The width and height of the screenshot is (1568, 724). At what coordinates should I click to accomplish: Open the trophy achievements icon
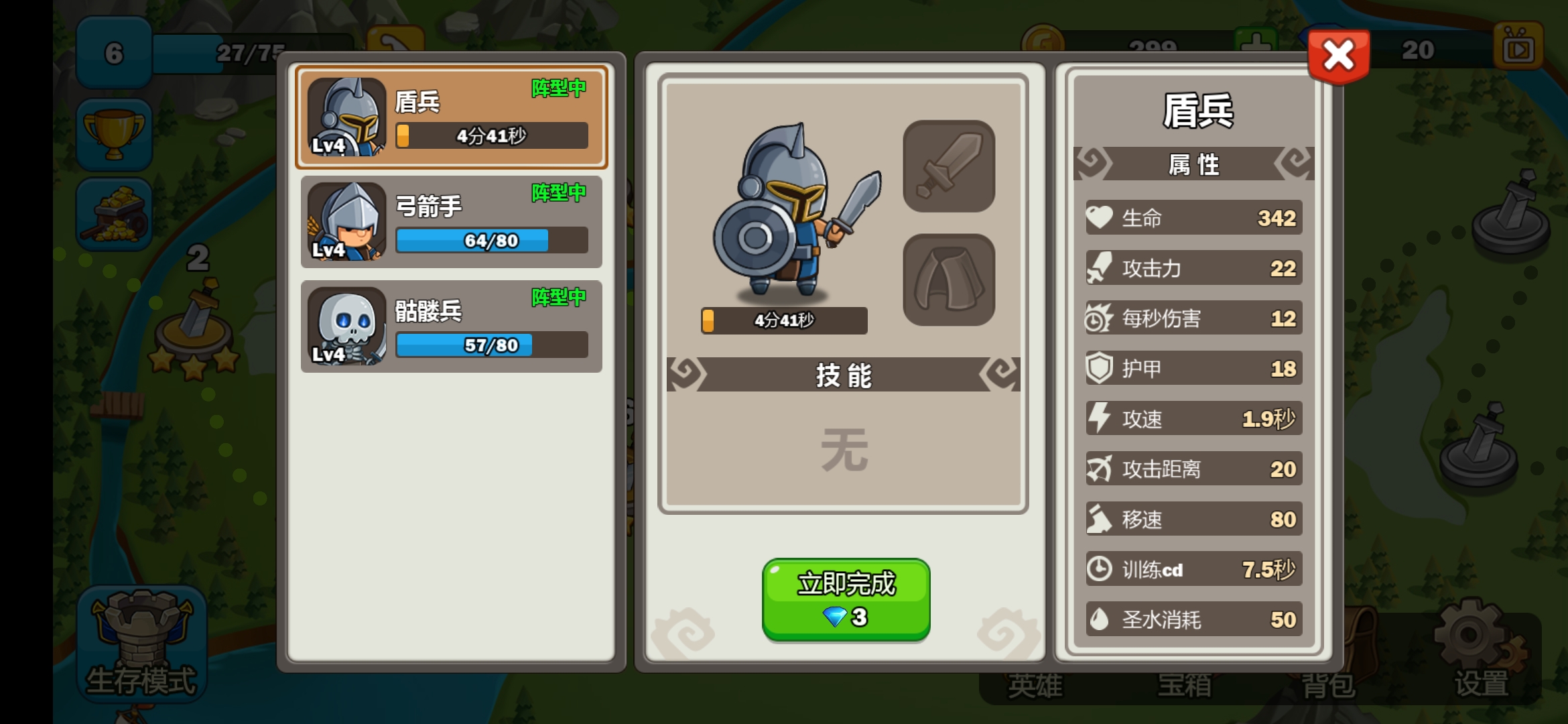click(x=114, y=133)
